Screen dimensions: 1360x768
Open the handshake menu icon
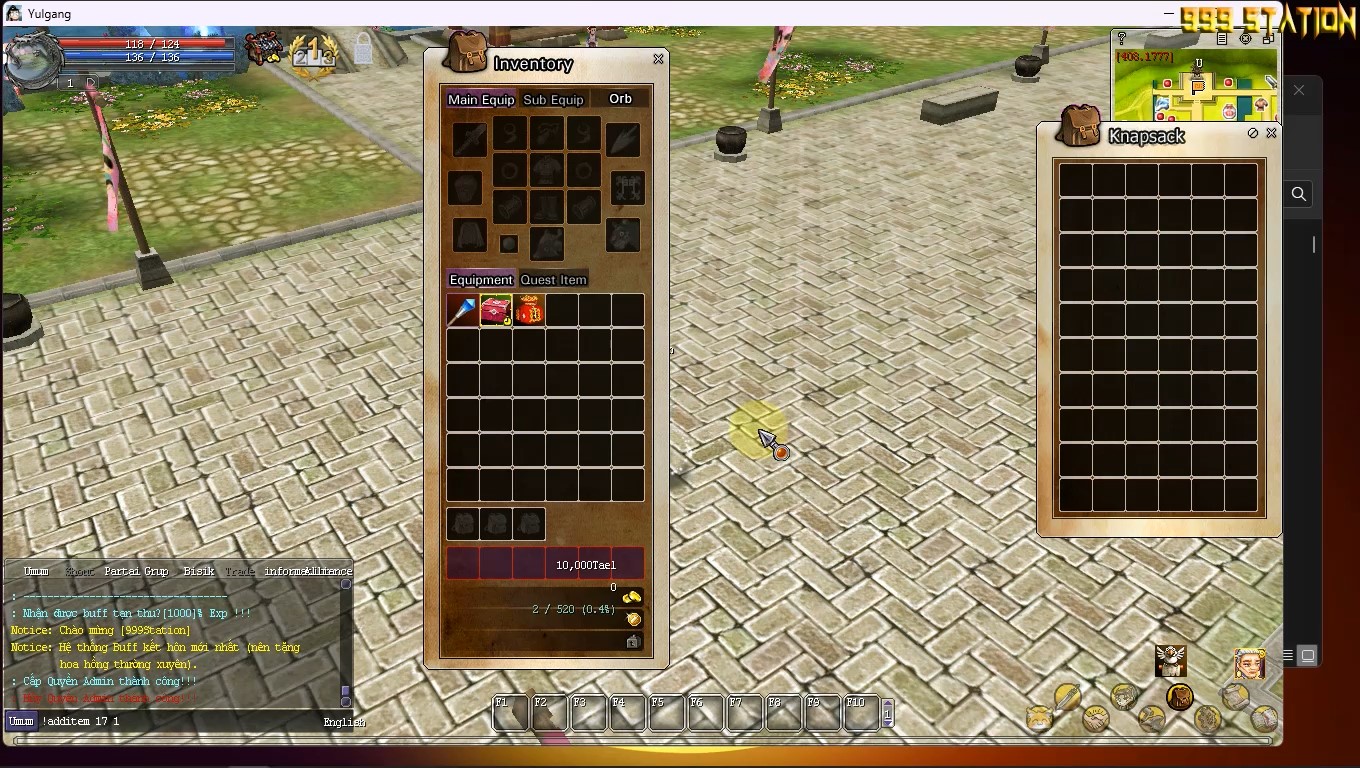(1096, 718)
